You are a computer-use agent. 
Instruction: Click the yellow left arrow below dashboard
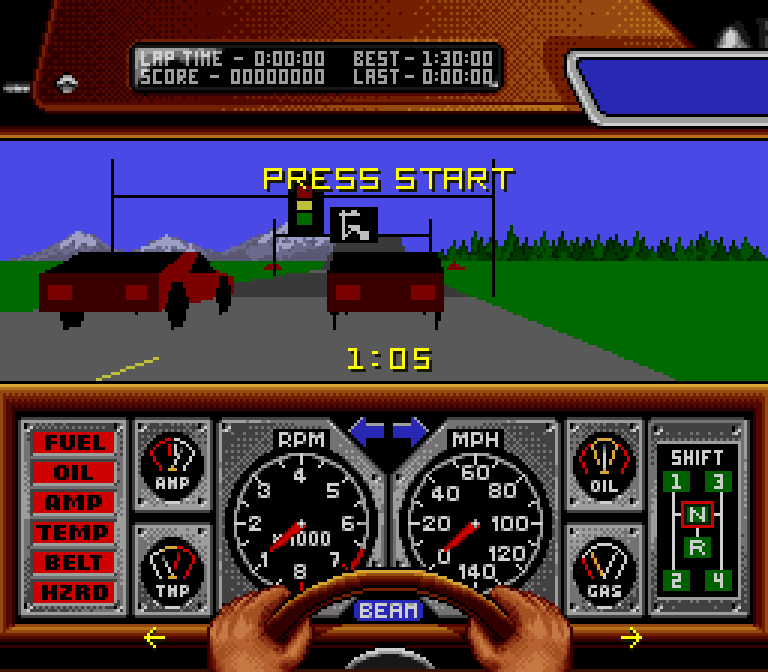tap(154, 637)
